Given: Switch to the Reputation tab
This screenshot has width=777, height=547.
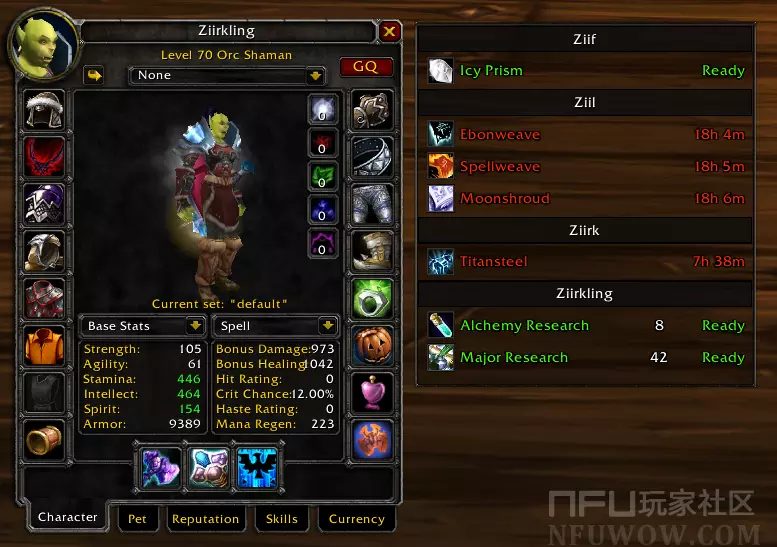Looking at the screenshot, I should click(205, 519).
